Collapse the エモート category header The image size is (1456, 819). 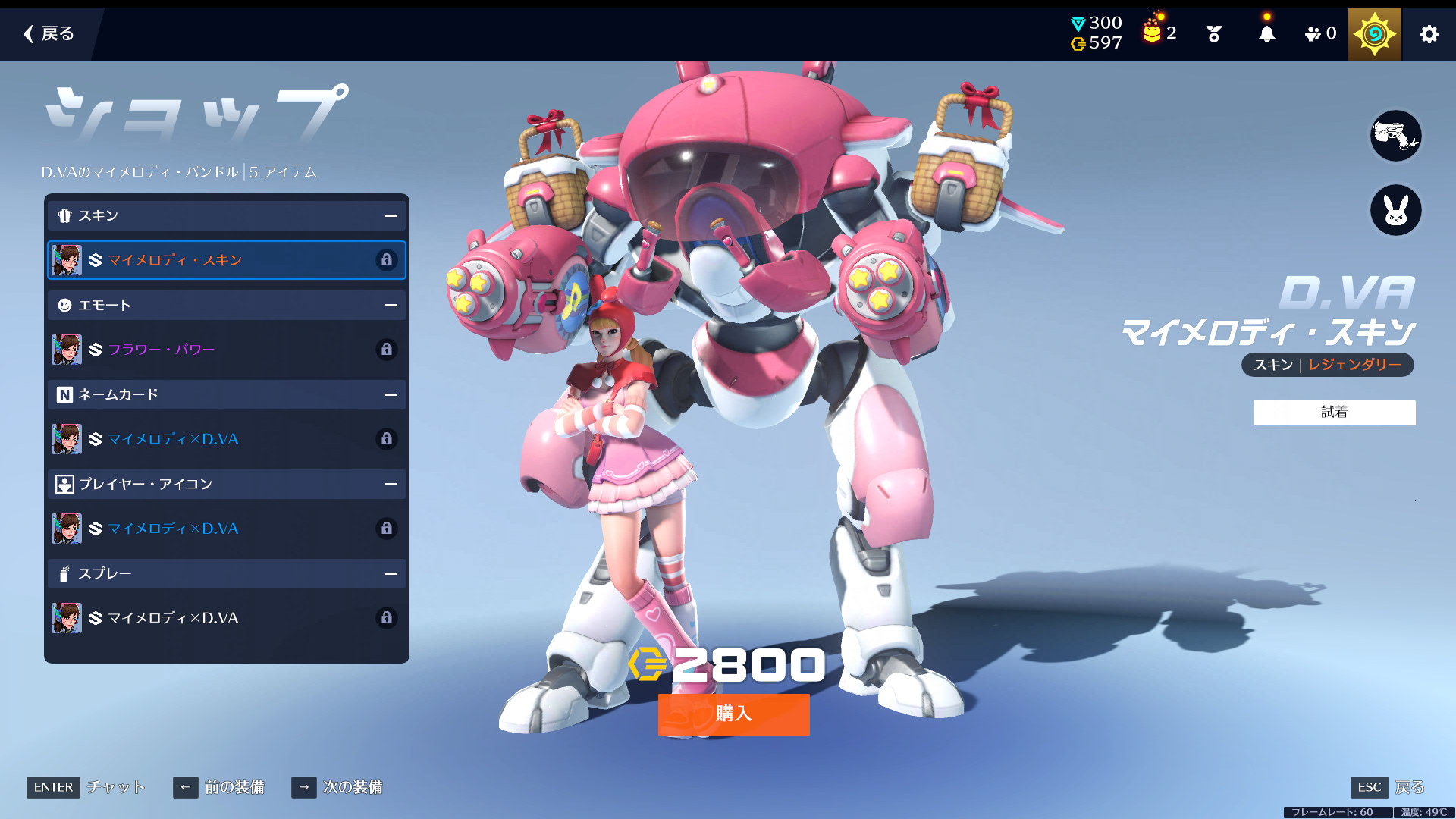pyautogui.click(x=391, y=306)
